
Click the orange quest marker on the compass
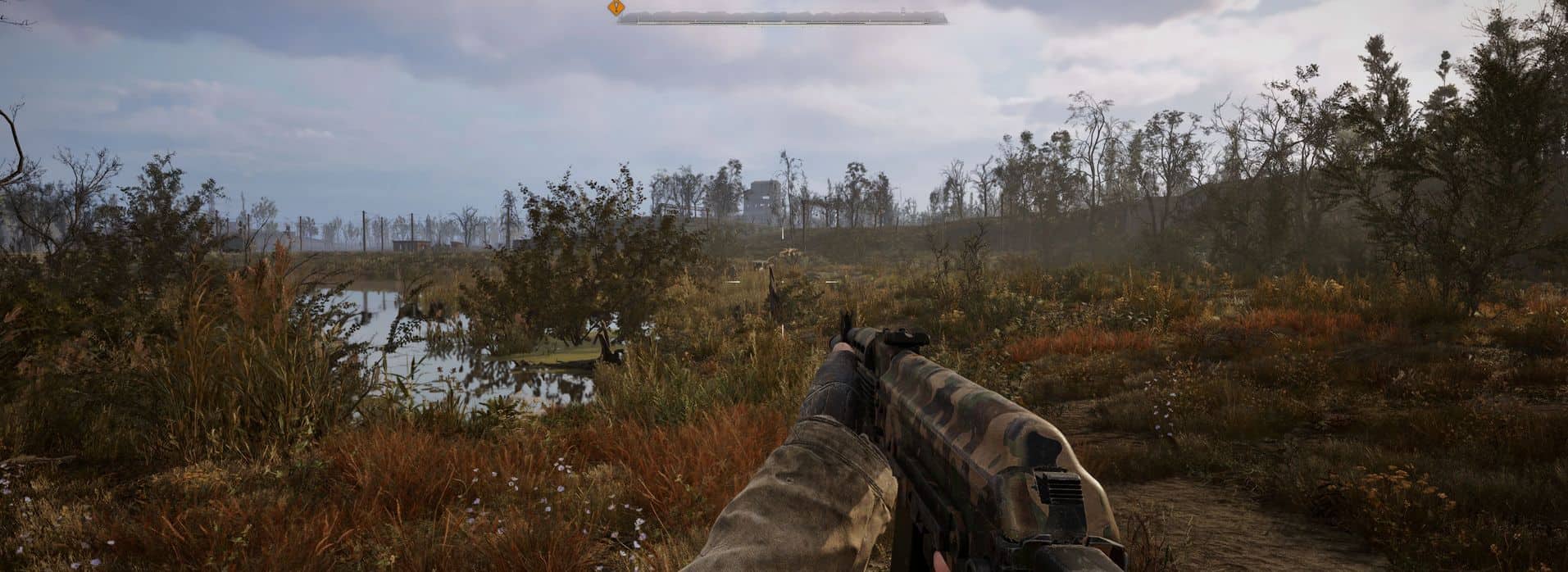click(x=616, y=8)
